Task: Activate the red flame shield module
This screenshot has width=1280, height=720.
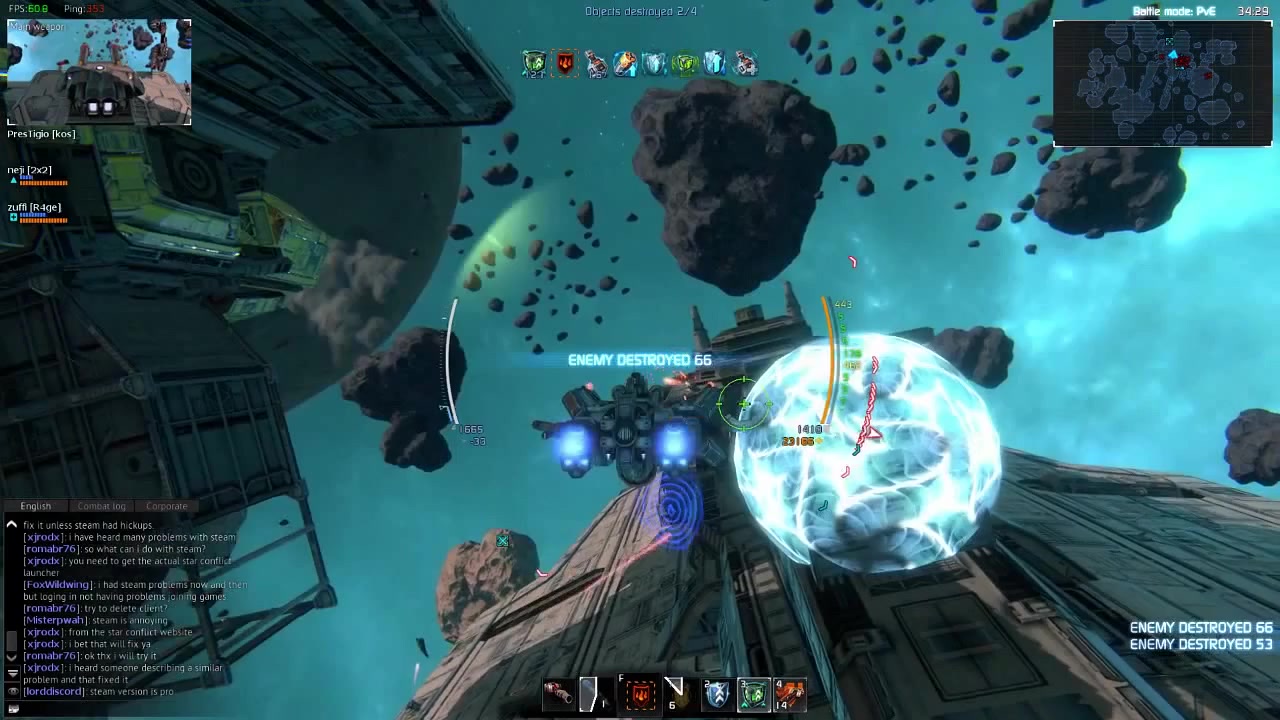Action: coord(640,694)
